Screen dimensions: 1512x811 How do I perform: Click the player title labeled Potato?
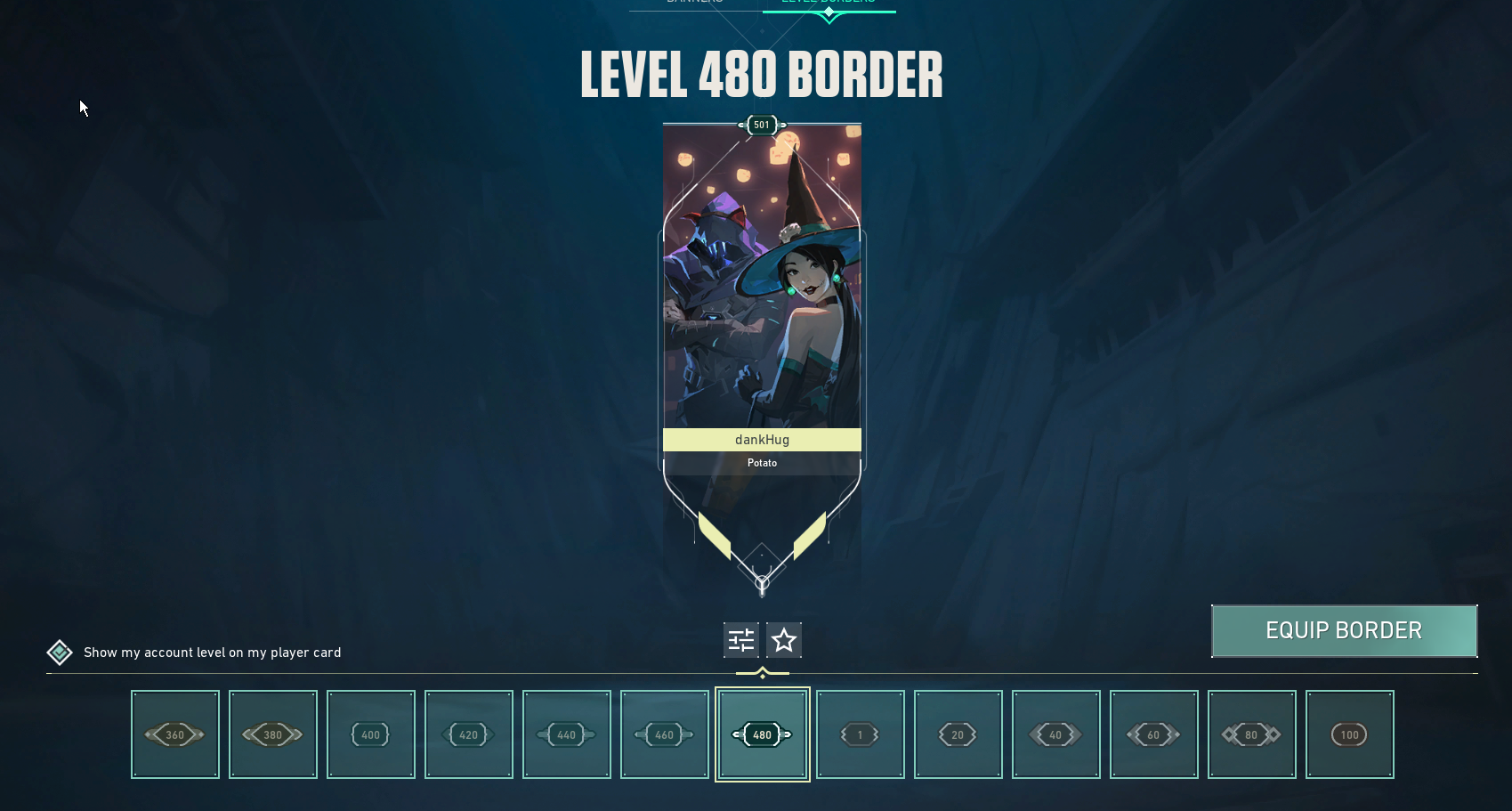762,462
